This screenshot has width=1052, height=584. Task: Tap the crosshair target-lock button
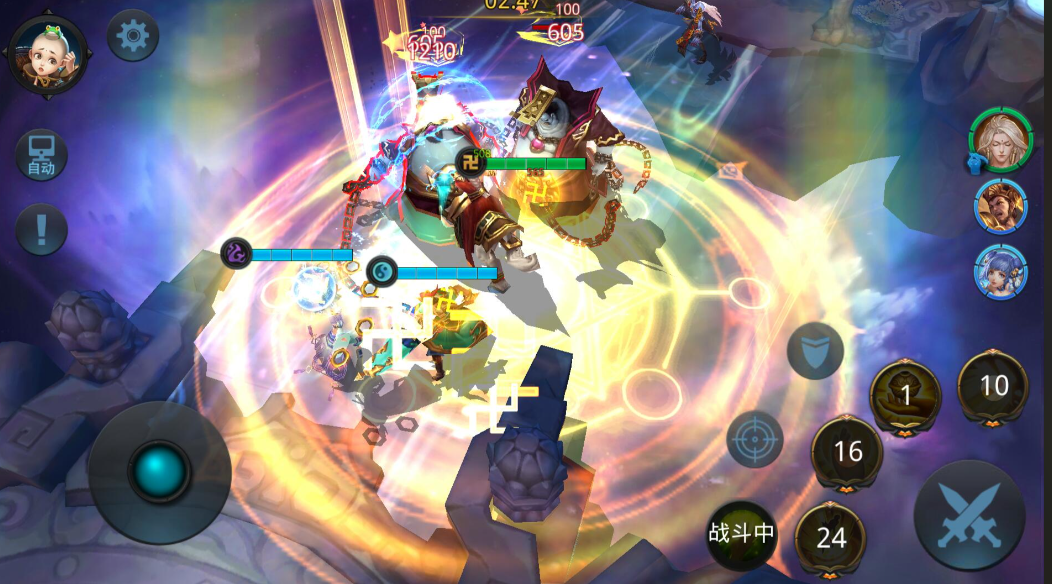click(x=755, y=439)
